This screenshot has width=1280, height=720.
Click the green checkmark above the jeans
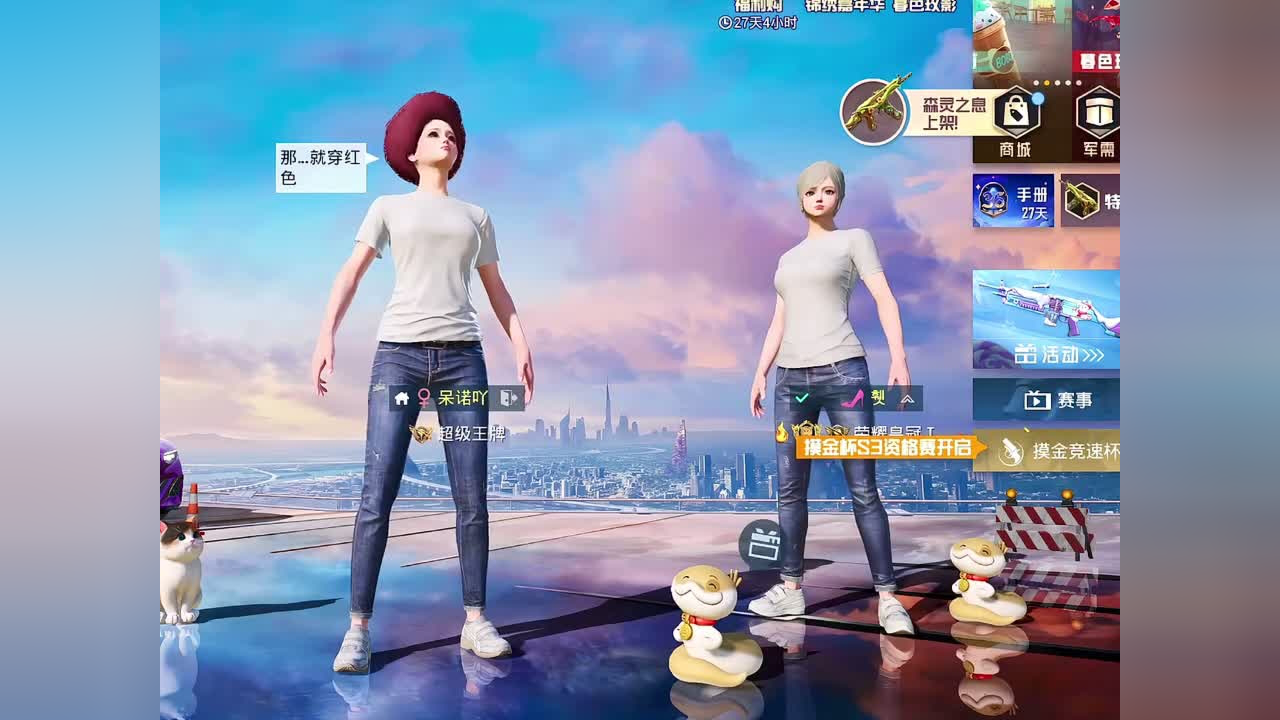coord(800,397)
